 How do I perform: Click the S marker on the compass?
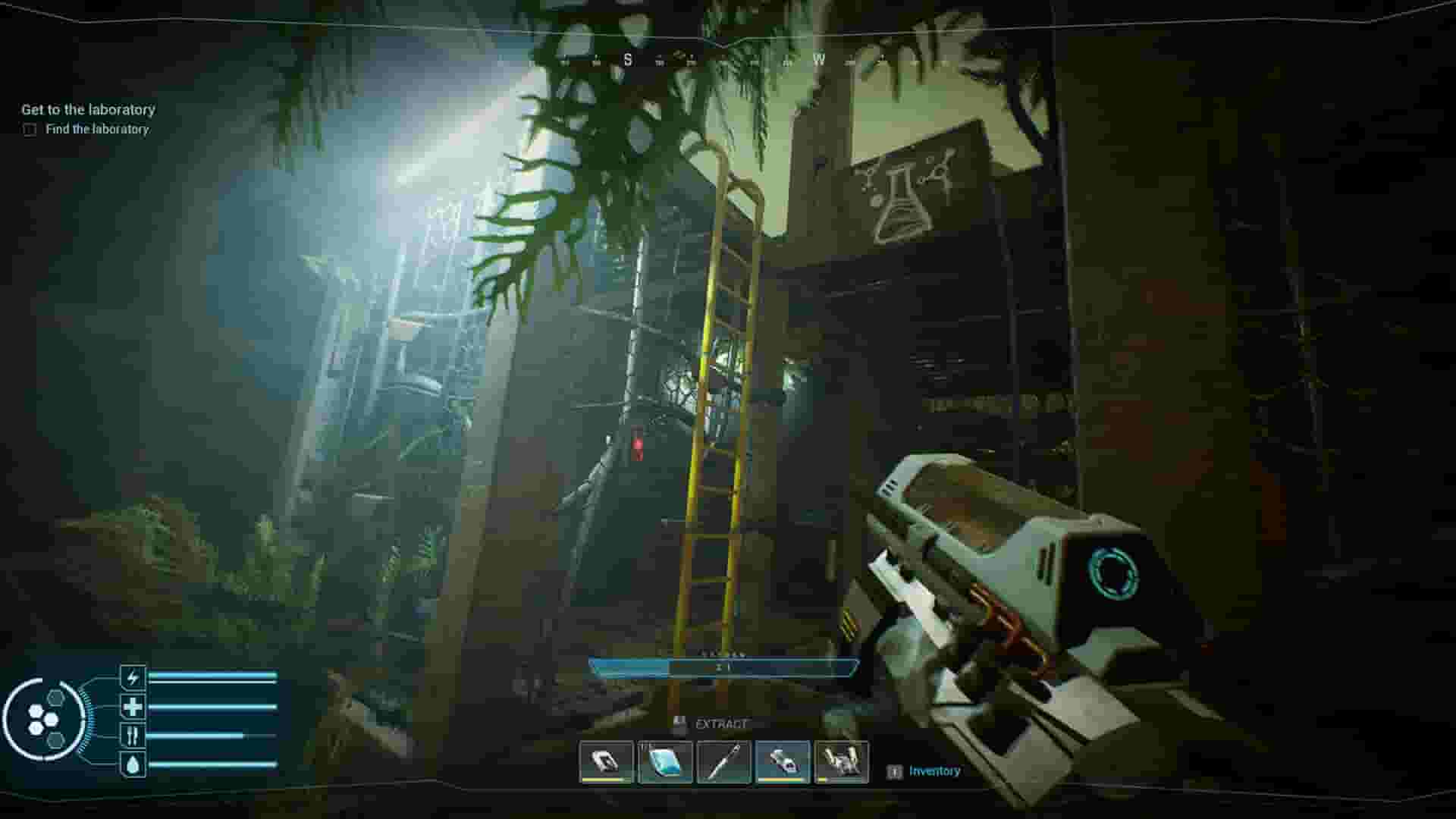628,59
